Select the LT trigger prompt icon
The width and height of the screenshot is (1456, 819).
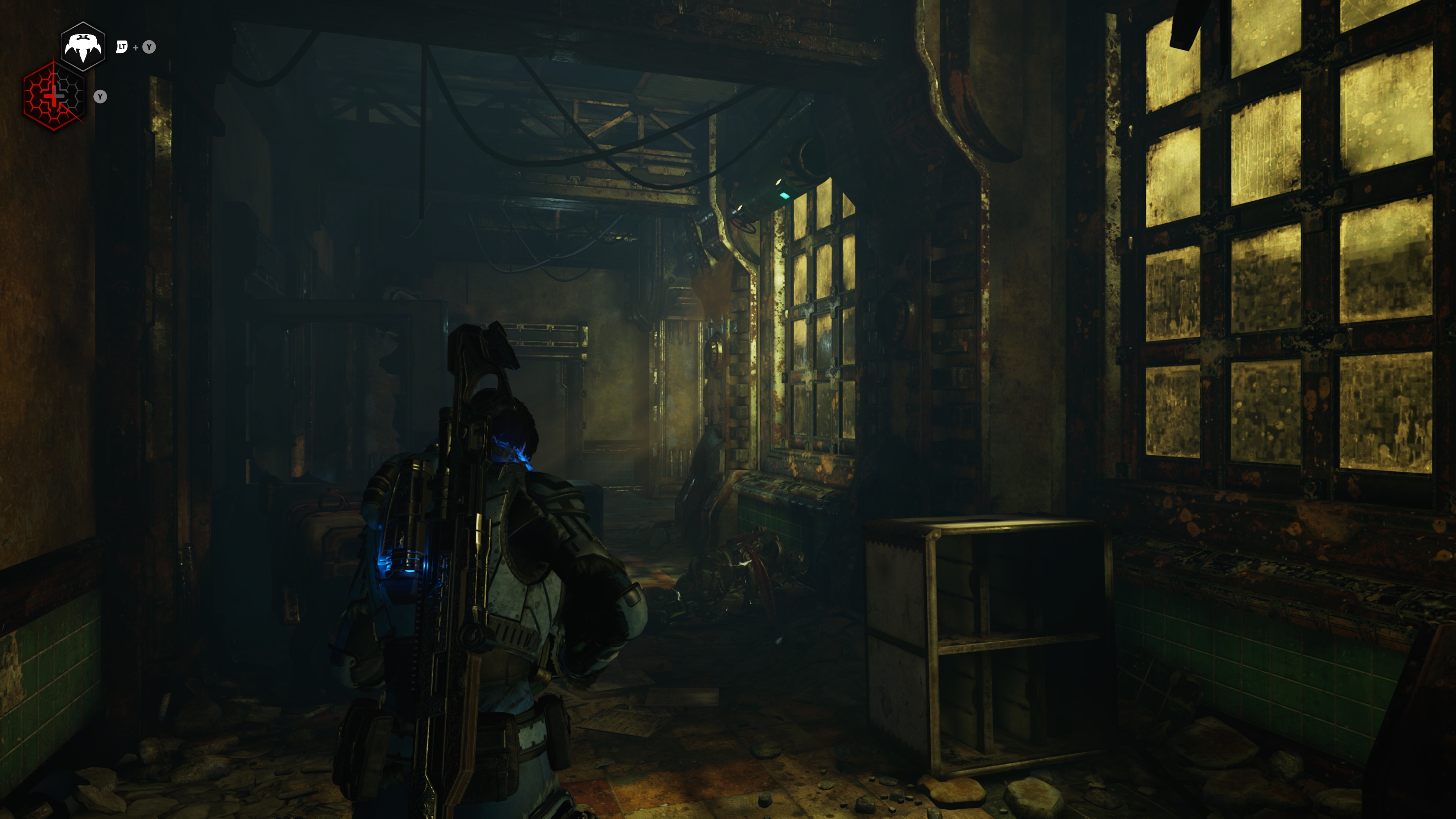121,47
